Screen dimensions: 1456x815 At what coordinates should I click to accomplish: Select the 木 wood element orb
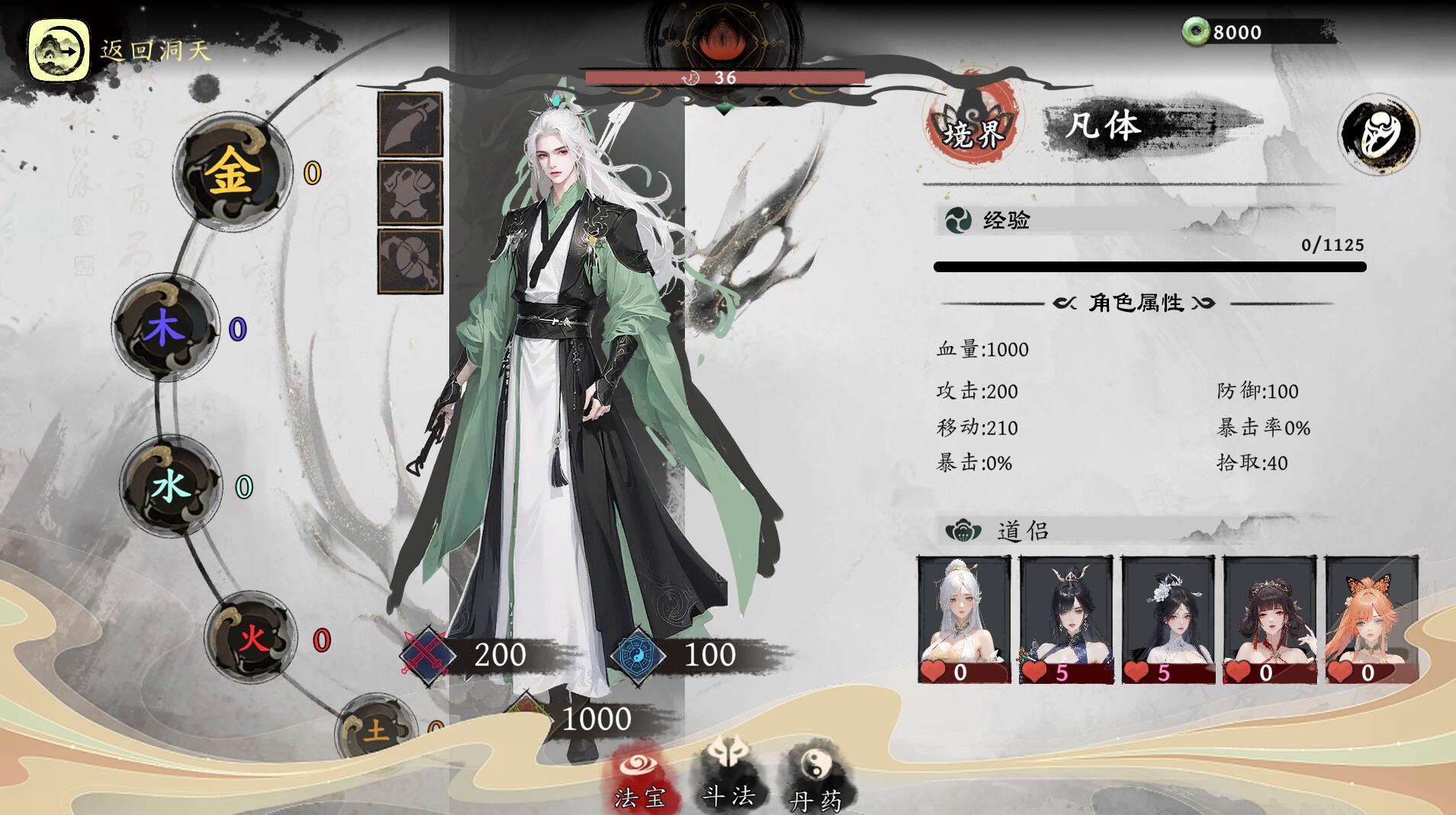(166, 329)
